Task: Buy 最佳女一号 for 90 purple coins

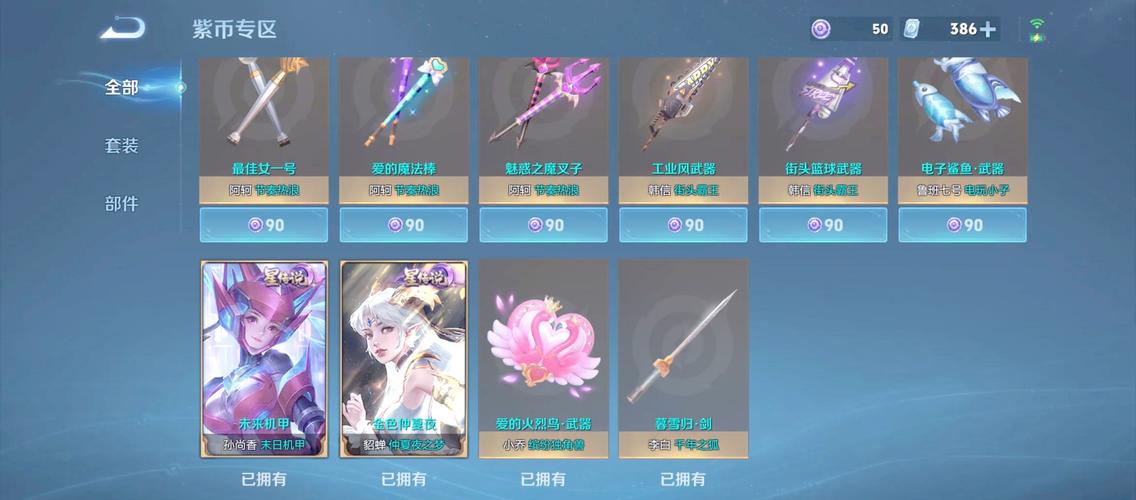Action: point(264,225)
